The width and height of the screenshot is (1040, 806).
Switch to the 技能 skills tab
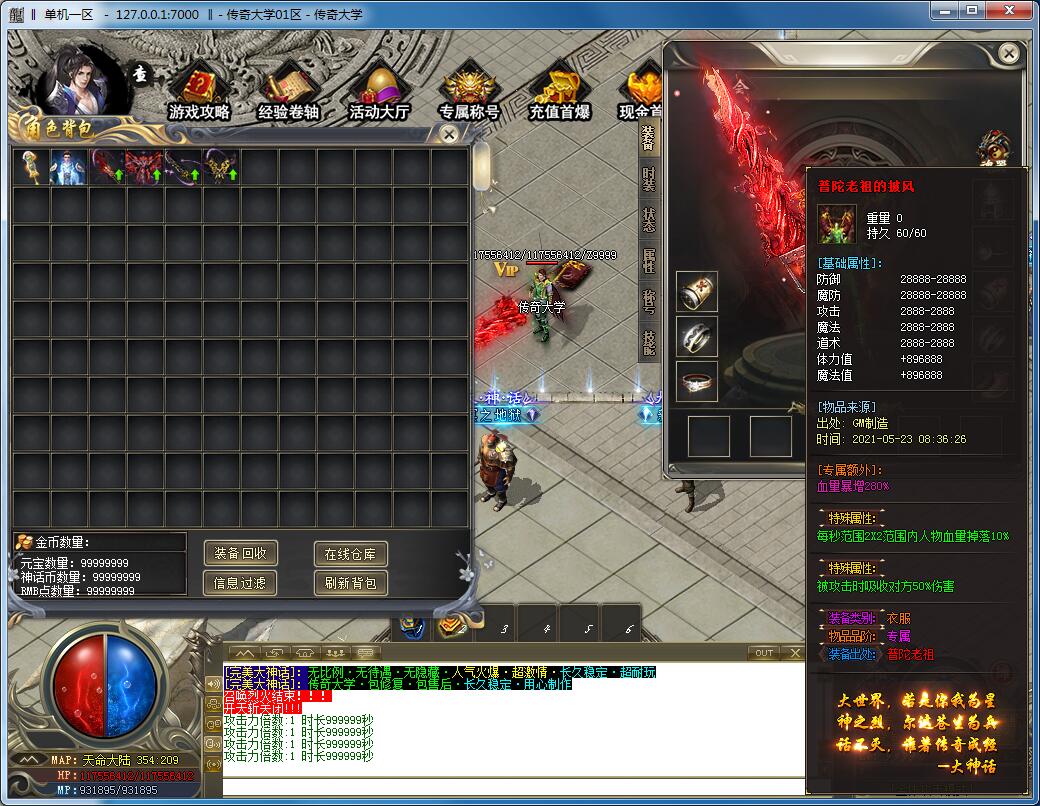[649, 343]
